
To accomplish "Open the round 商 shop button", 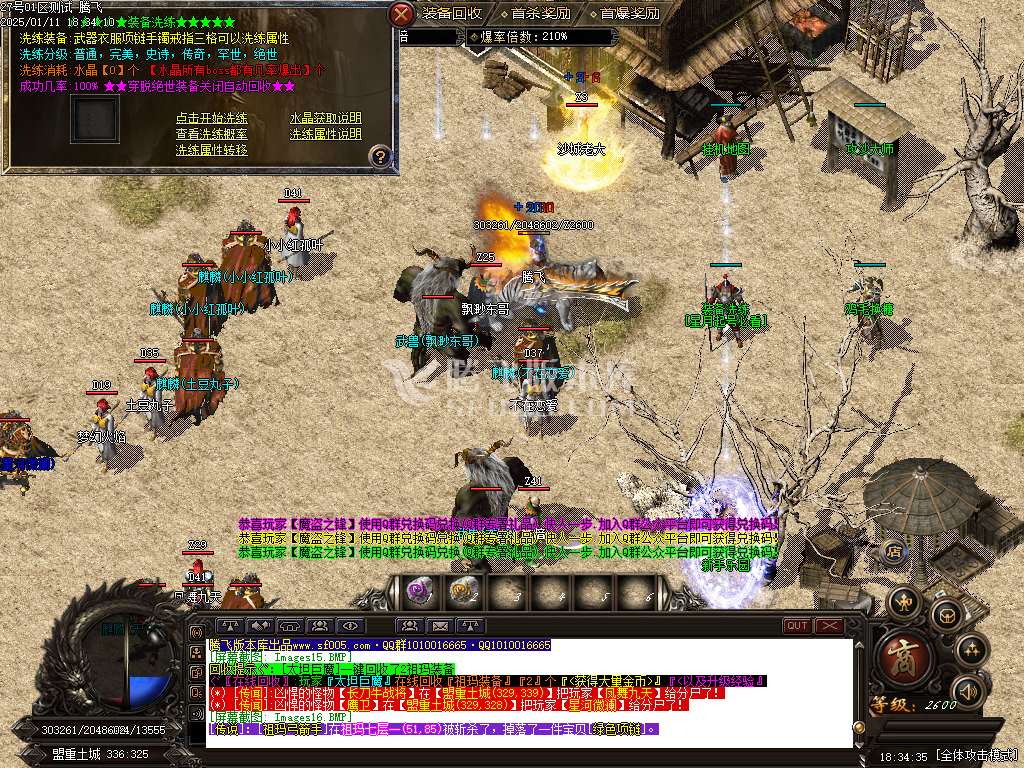I will 905,655.
